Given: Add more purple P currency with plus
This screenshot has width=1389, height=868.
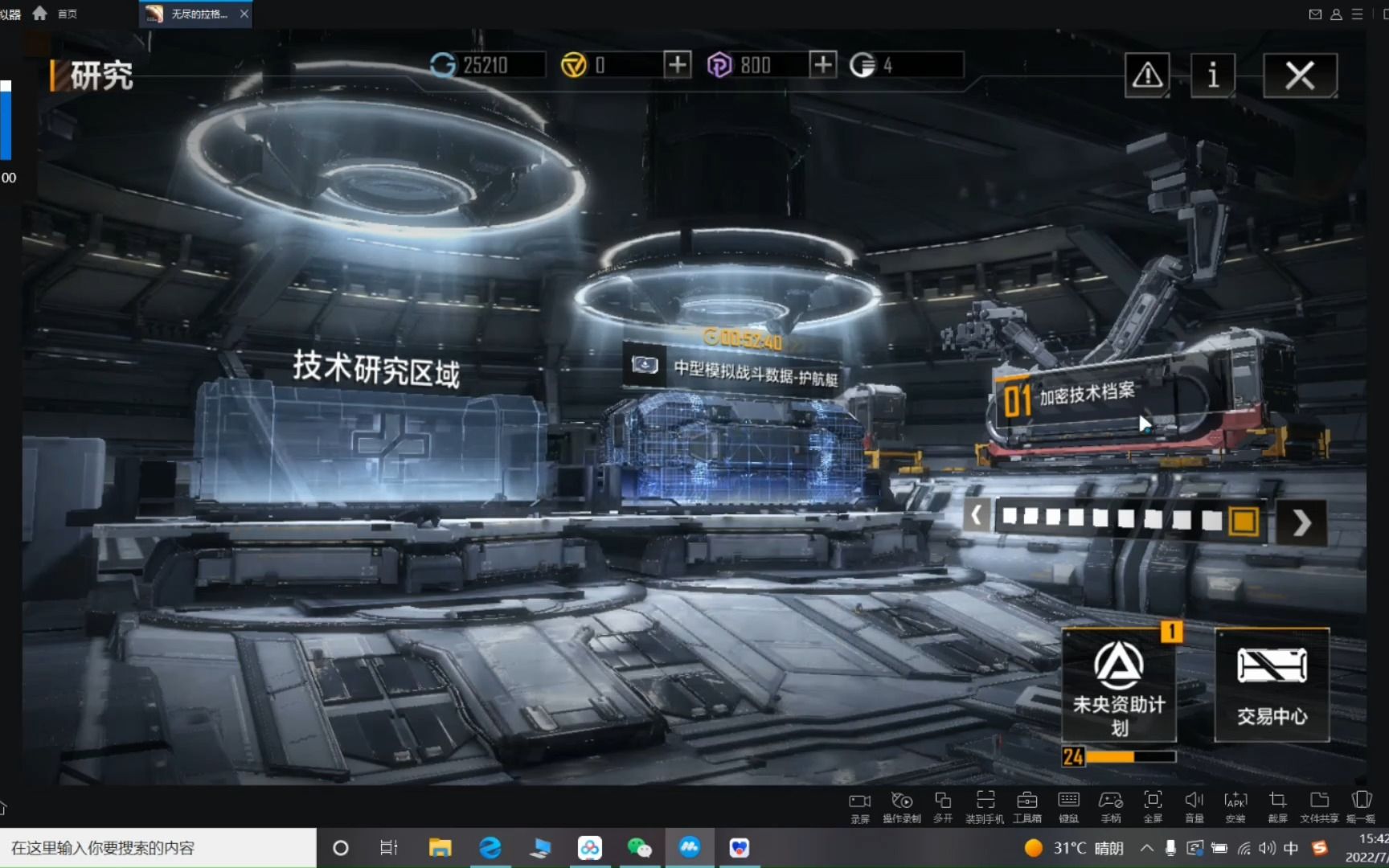Looking at the screenshot, I should click(822, 64).
